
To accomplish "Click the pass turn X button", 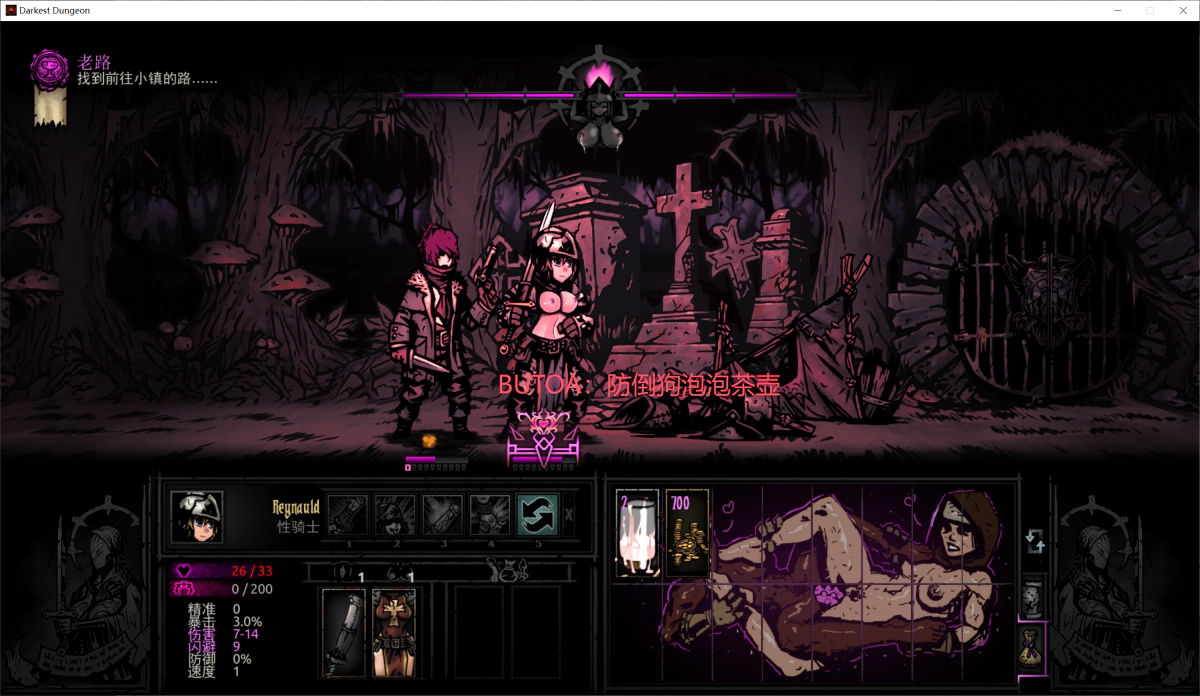I will (569, 515).
